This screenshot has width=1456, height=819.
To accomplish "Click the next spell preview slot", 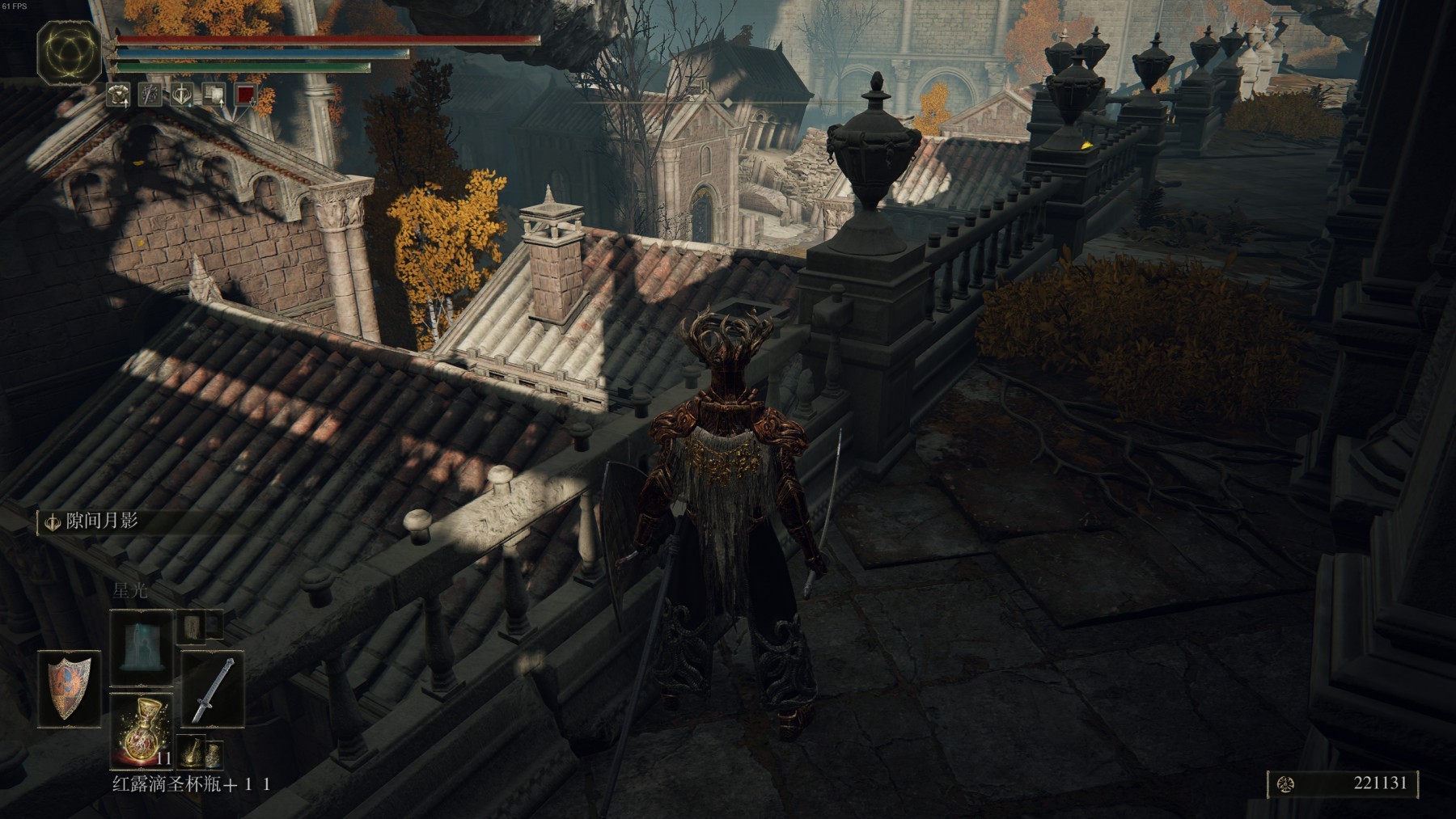I will (193, 625).
